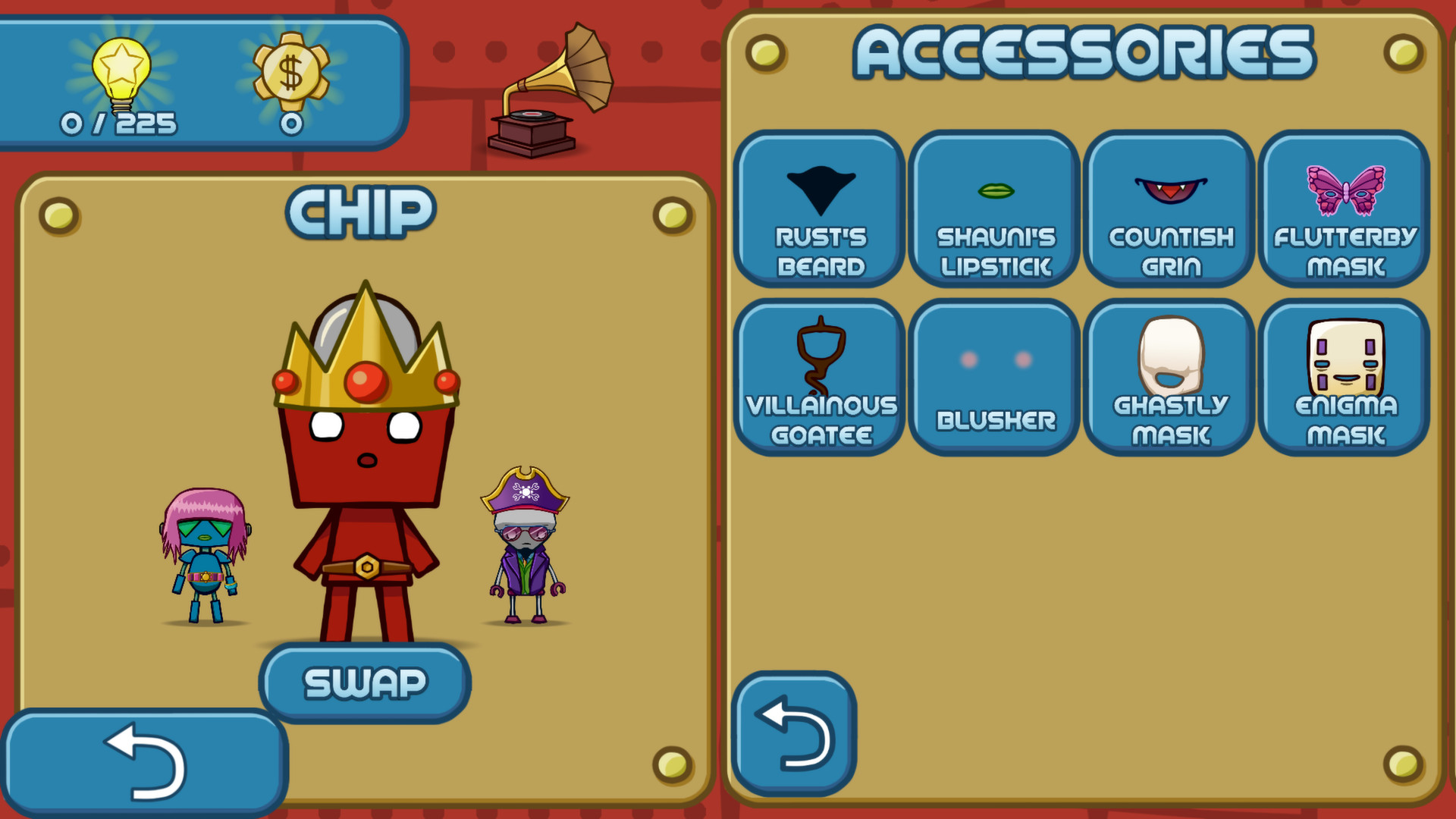Screen dimensions: 1456x819
Task: Choose the Enigma Mask accessory
Action: [1344, 378]
